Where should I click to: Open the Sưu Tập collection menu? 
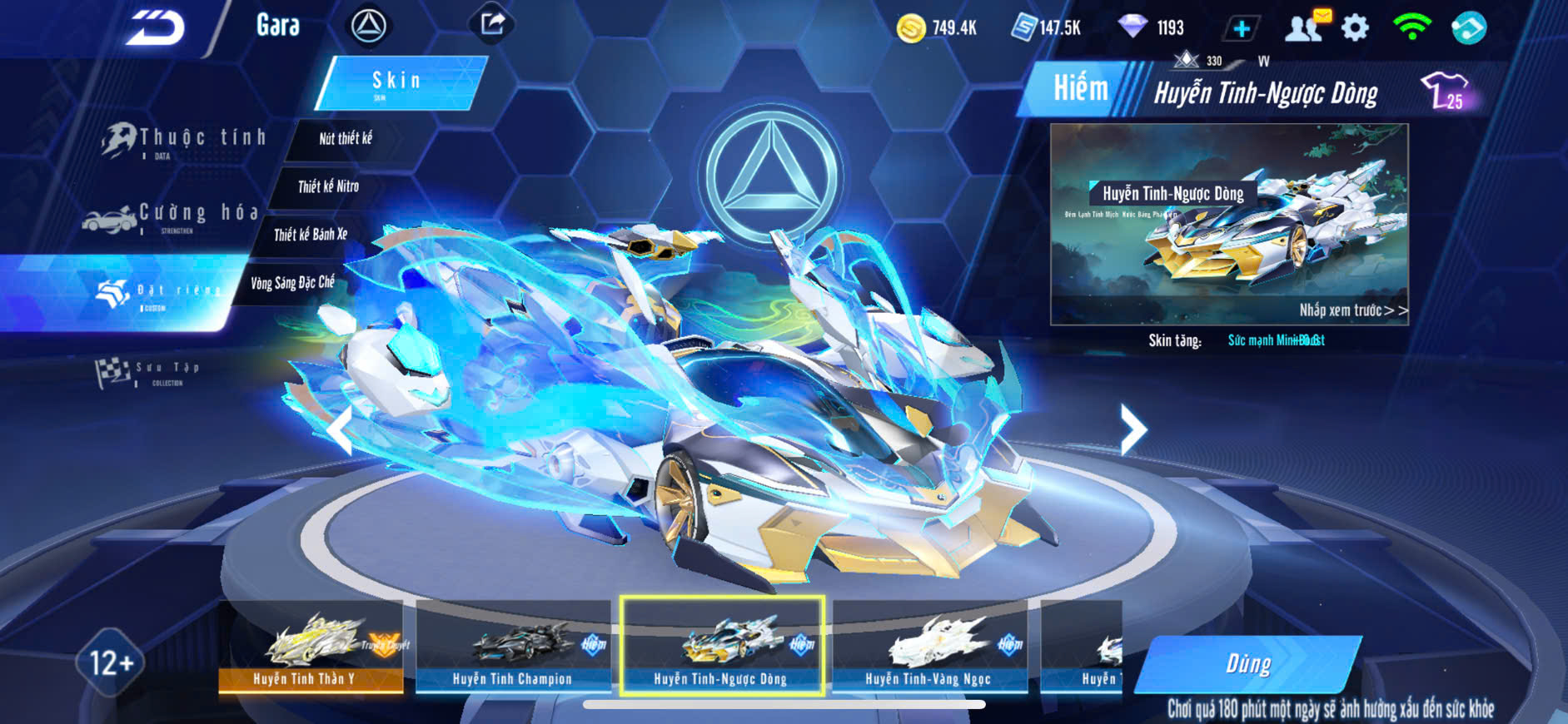click(x=150, y=372)
